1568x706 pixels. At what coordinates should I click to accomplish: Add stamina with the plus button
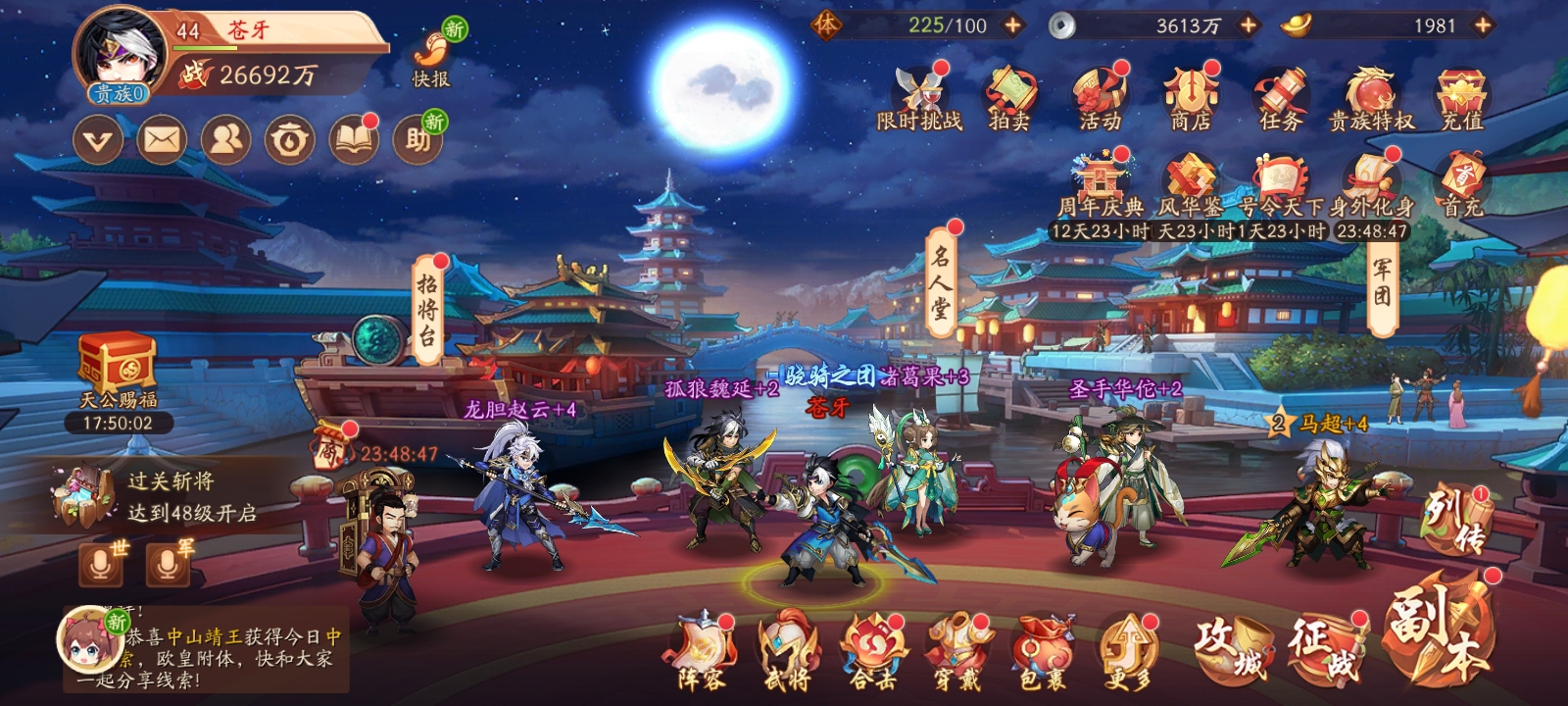1013,25
